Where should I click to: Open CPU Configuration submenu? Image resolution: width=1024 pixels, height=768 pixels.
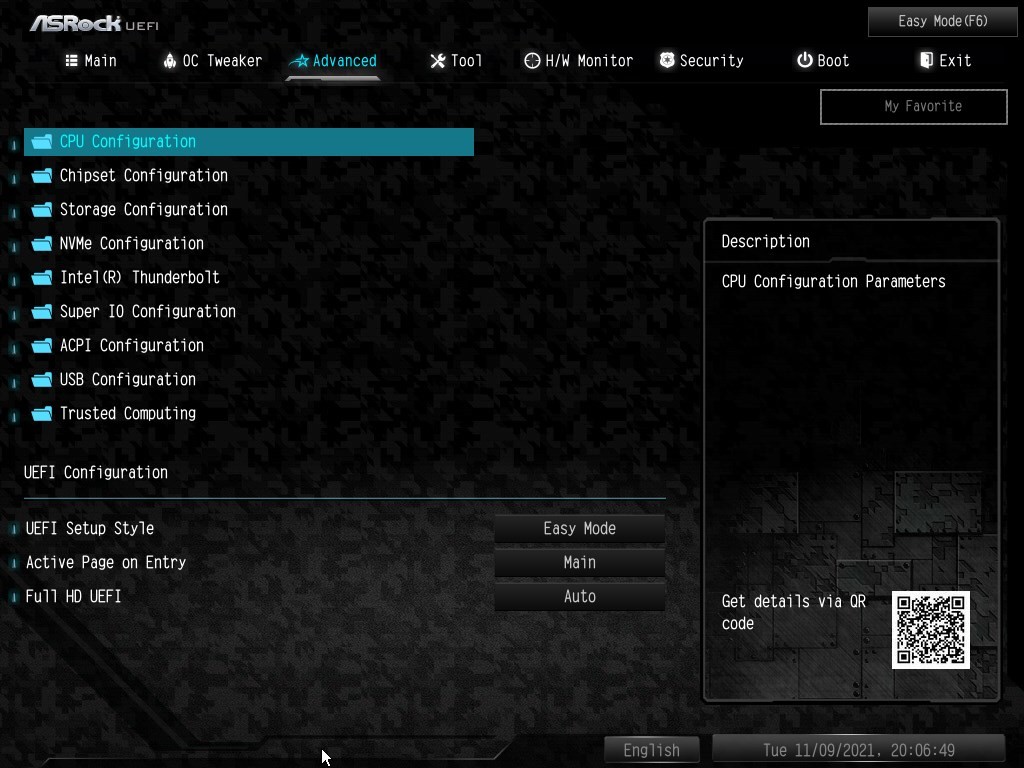click(127, 142)
